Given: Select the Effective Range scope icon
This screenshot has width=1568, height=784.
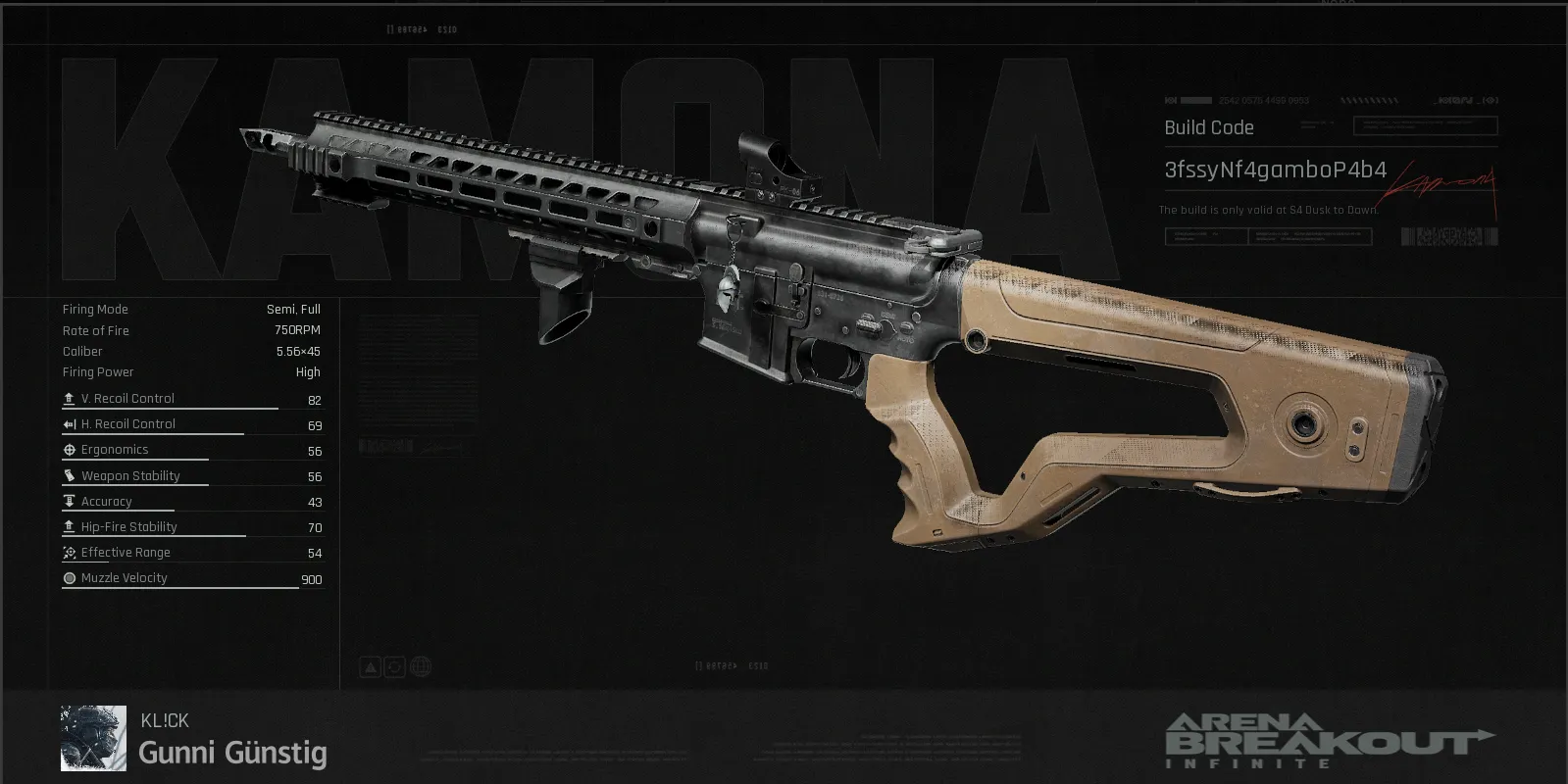Looking at the screenshot, I should 69,552.
